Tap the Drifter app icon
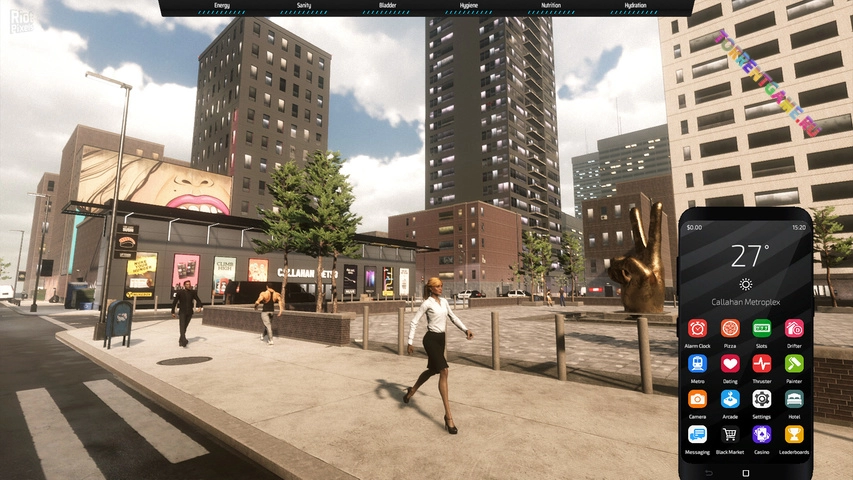The width and height of the screenshot is (853, 480). tap(794, 328)
